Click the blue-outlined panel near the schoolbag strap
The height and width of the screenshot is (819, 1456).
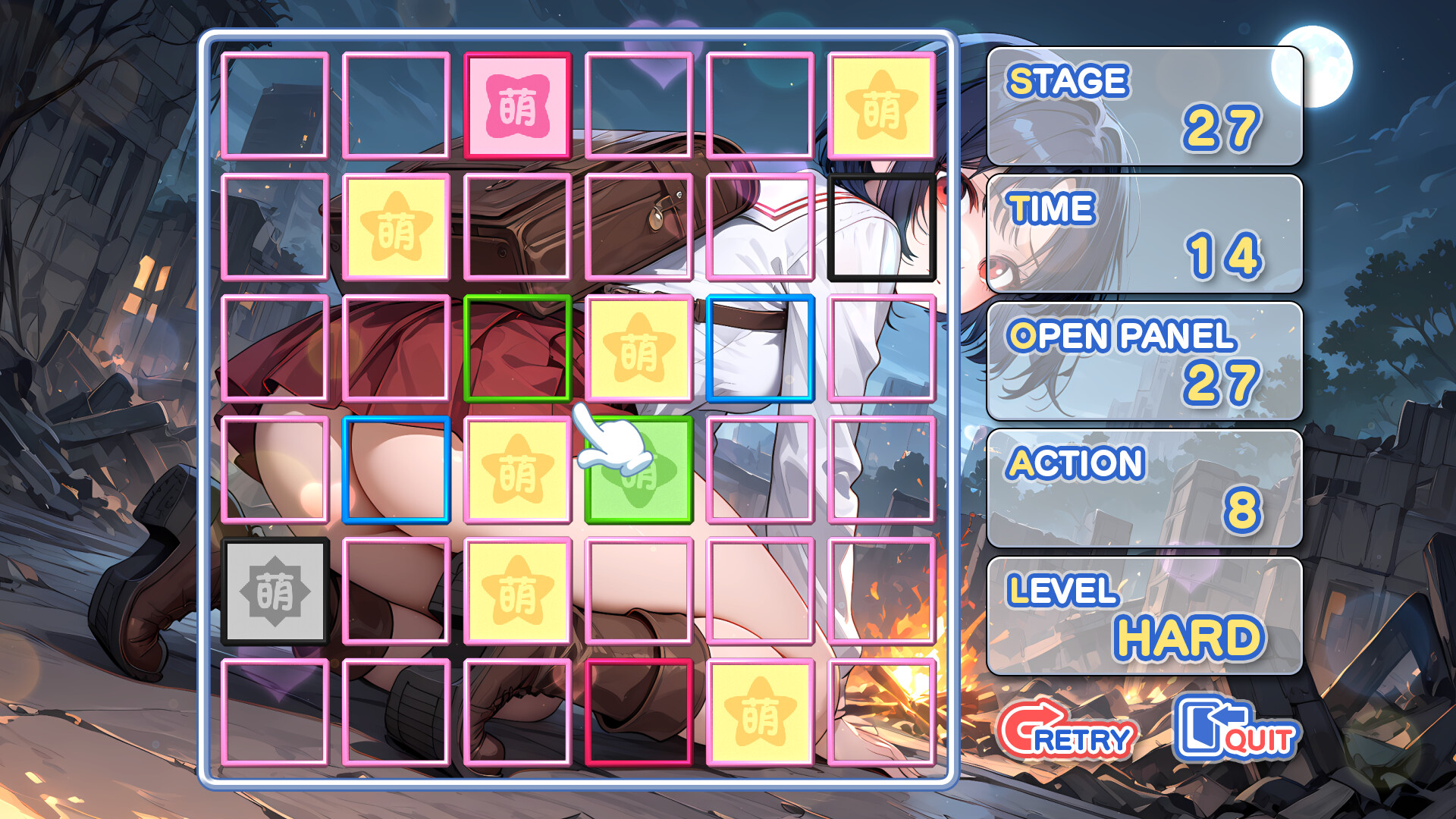point(762,350)
